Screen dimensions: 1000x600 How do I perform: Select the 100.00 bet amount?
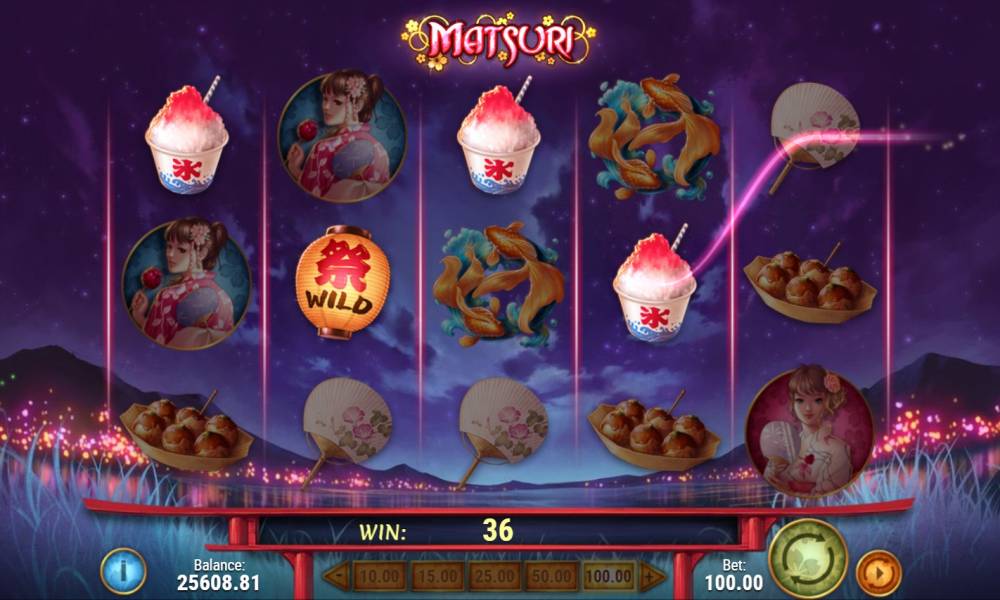coord(608,576)
